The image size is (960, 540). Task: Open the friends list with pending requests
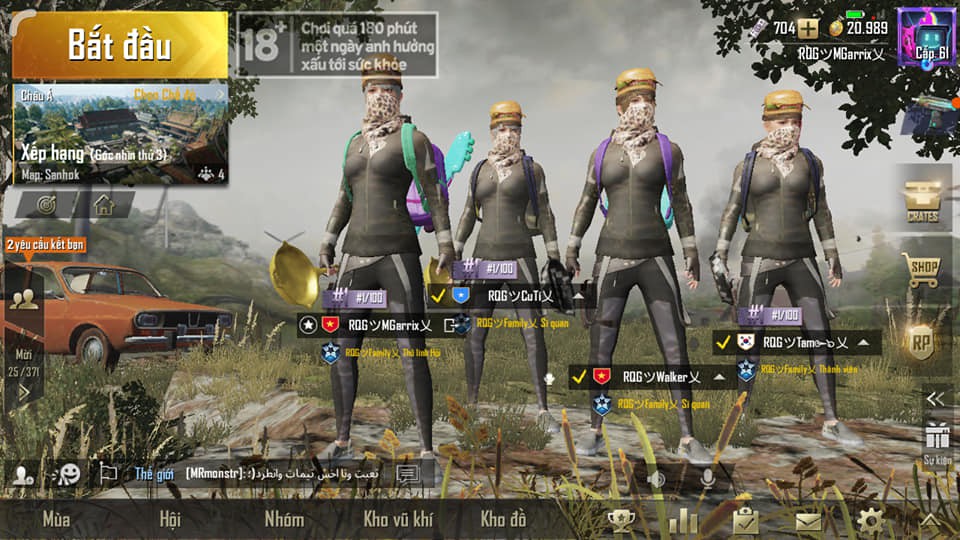(23, 298)
